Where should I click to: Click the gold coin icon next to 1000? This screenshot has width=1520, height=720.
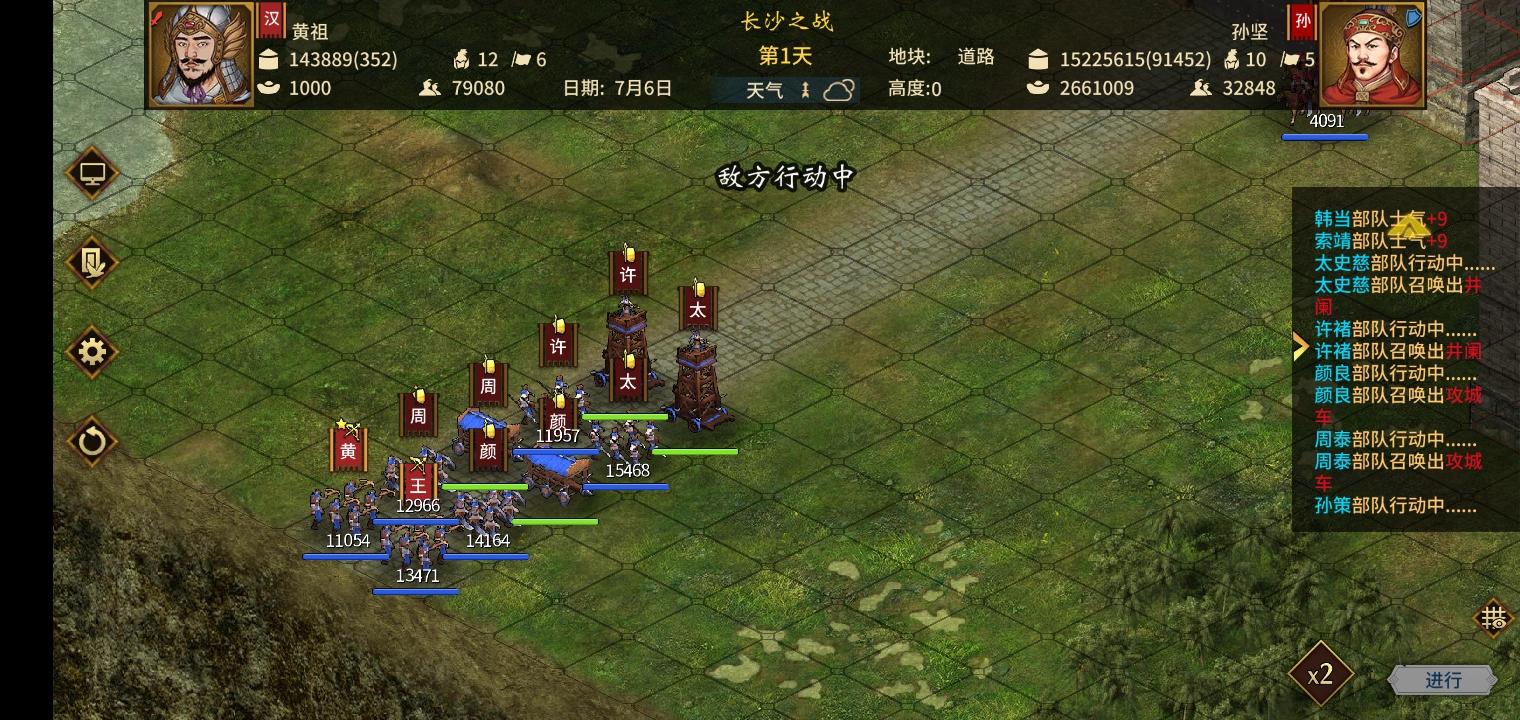pyautogui.click(x=268, y=88)
